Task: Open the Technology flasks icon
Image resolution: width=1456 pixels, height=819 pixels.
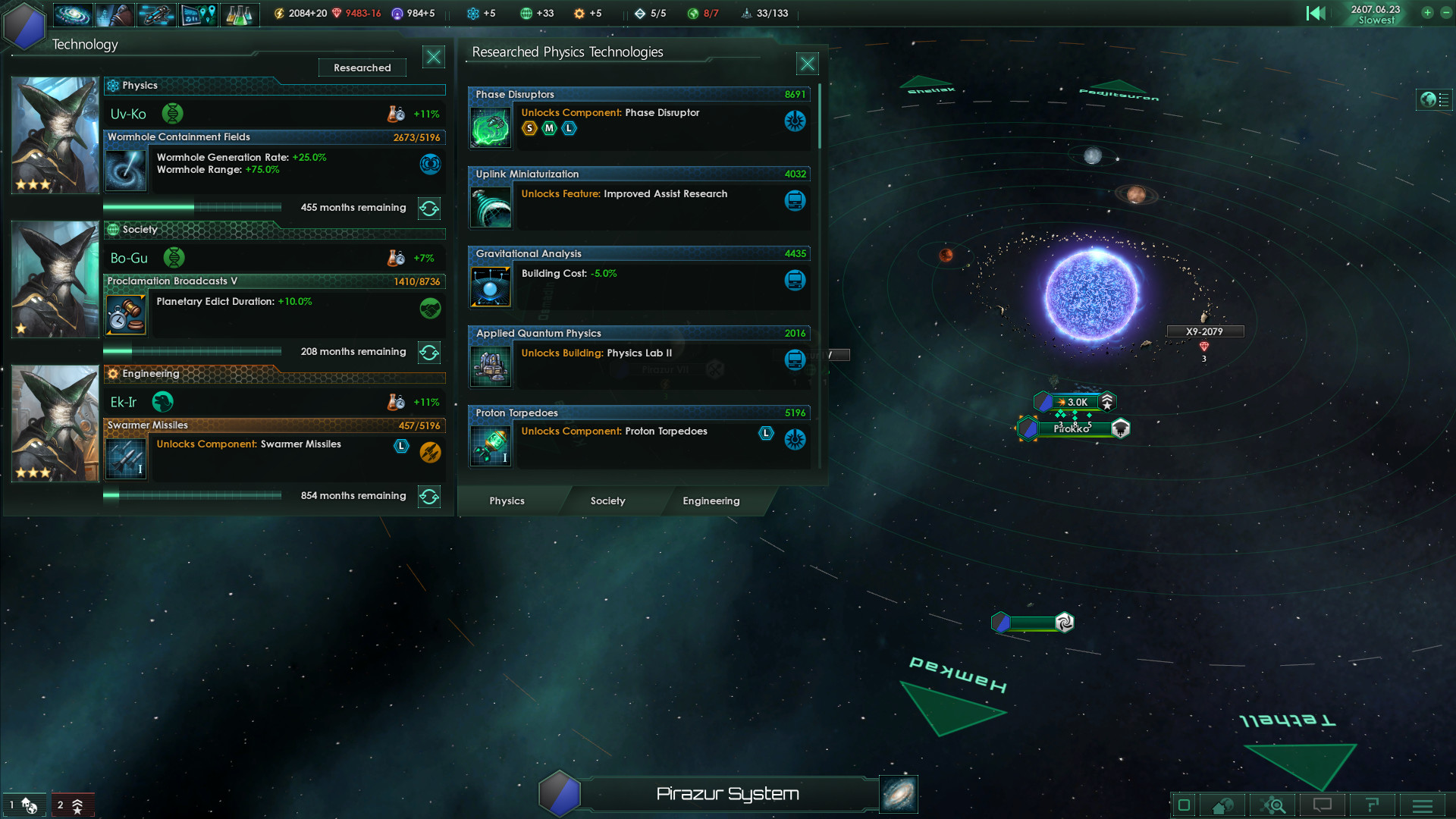Action: pos(240,14)
